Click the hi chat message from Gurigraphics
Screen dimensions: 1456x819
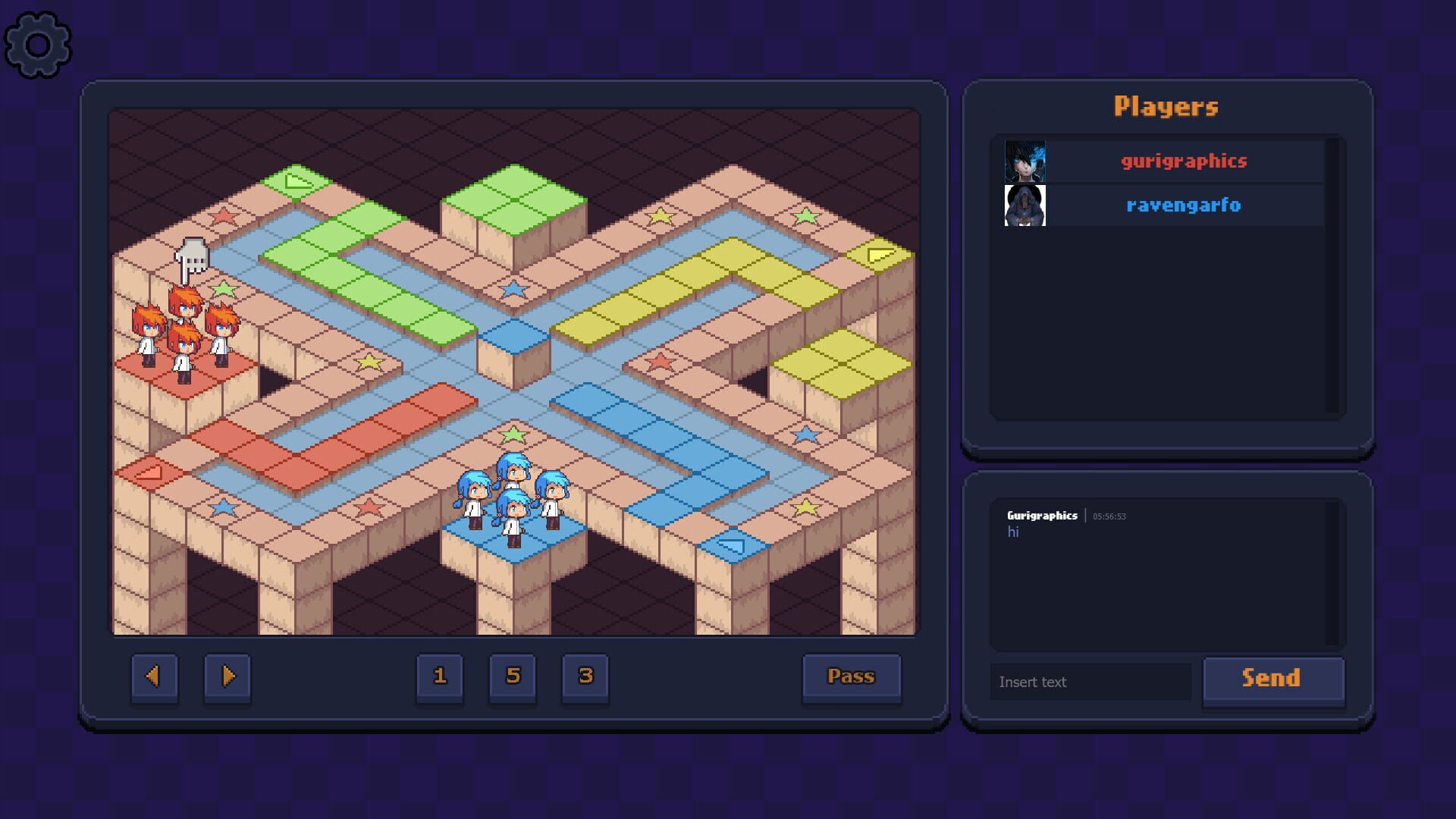click(x=1016, y=532)
